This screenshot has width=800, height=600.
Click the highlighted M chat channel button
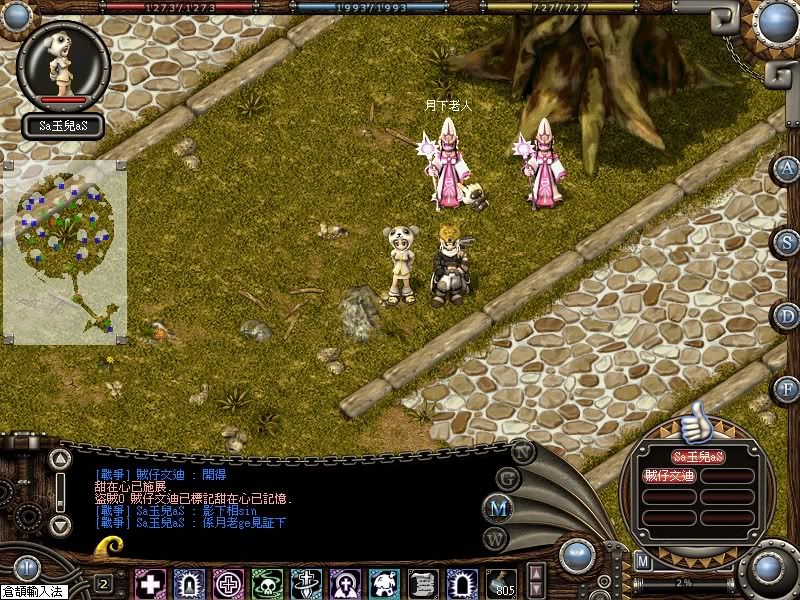[x=496, y=507]
